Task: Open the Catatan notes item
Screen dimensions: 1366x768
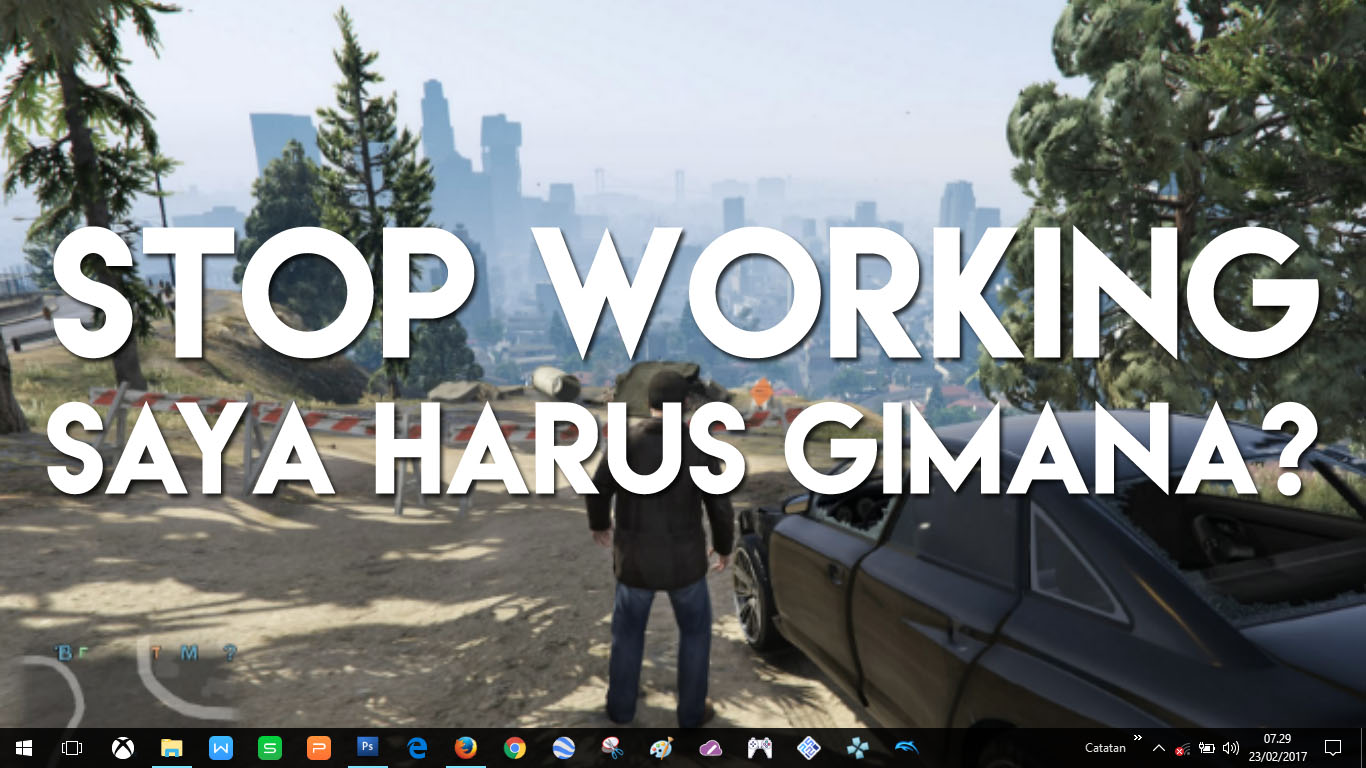Action: (1105, 748)
